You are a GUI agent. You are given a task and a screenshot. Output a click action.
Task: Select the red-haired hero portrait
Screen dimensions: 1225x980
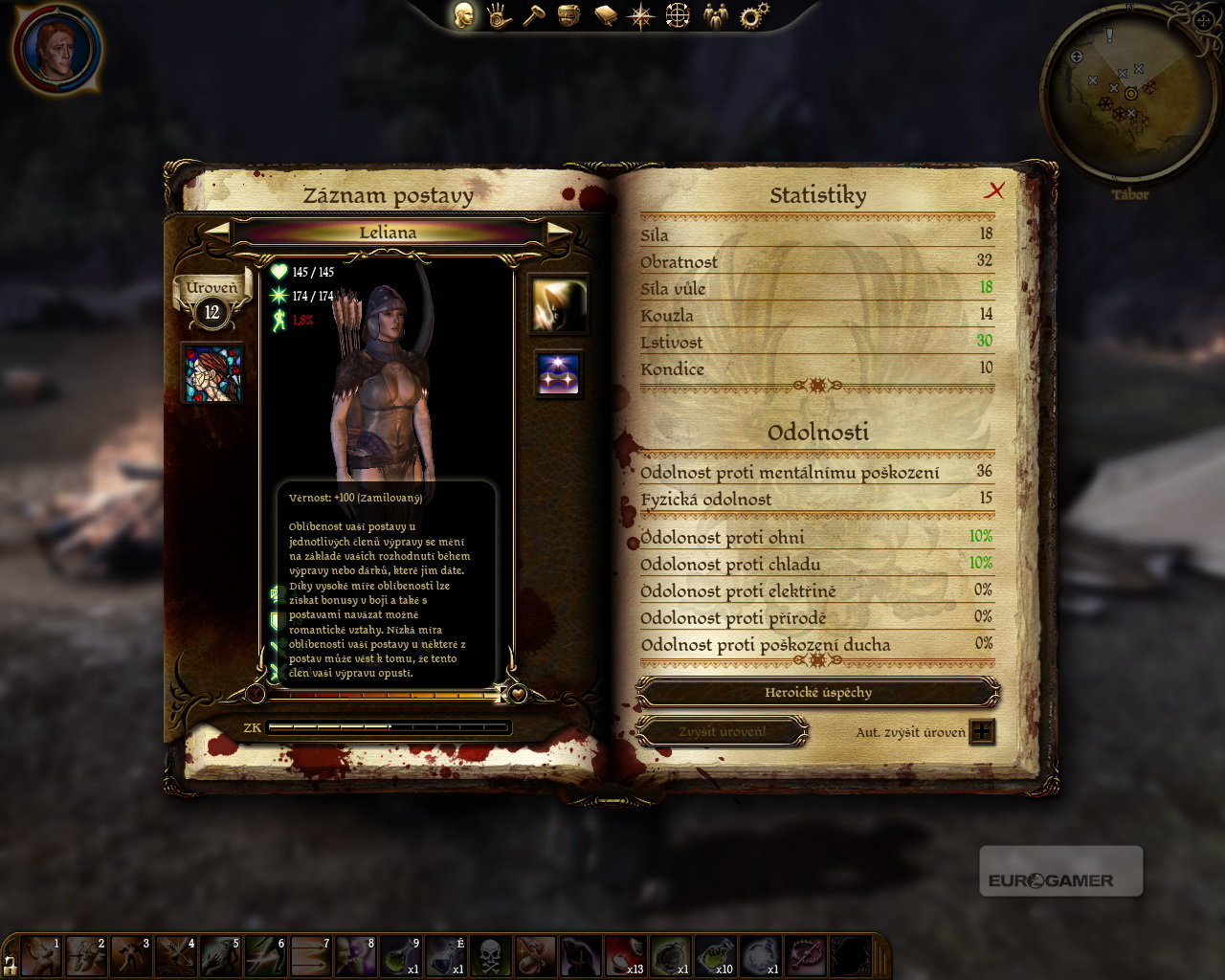coord(56,48)
